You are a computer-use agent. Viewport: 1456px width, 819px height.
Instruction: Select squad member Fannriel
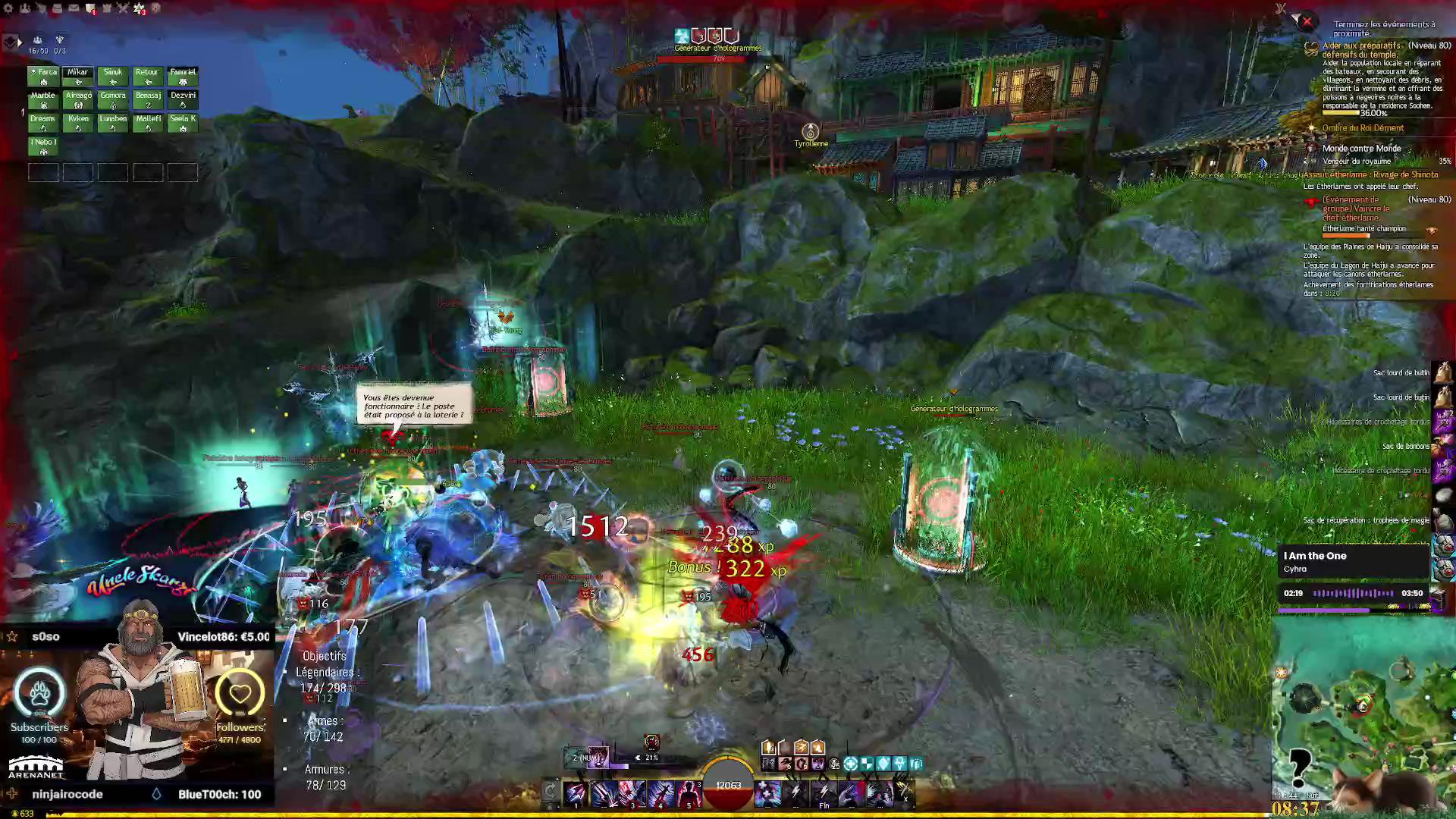[183, 77]
